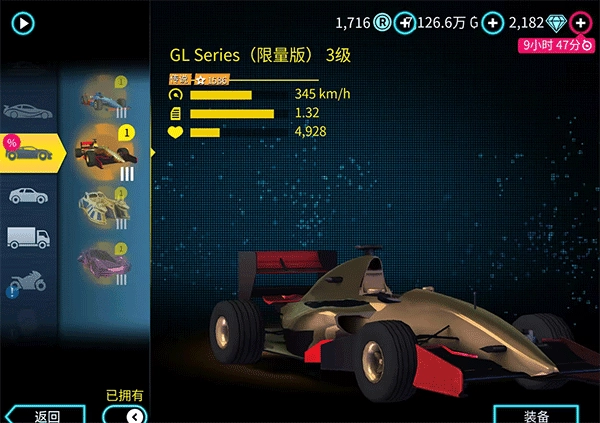This screenshot has width=600, height=423.
Task: Open the motorcycle category tab
Action: coord(27,283)
